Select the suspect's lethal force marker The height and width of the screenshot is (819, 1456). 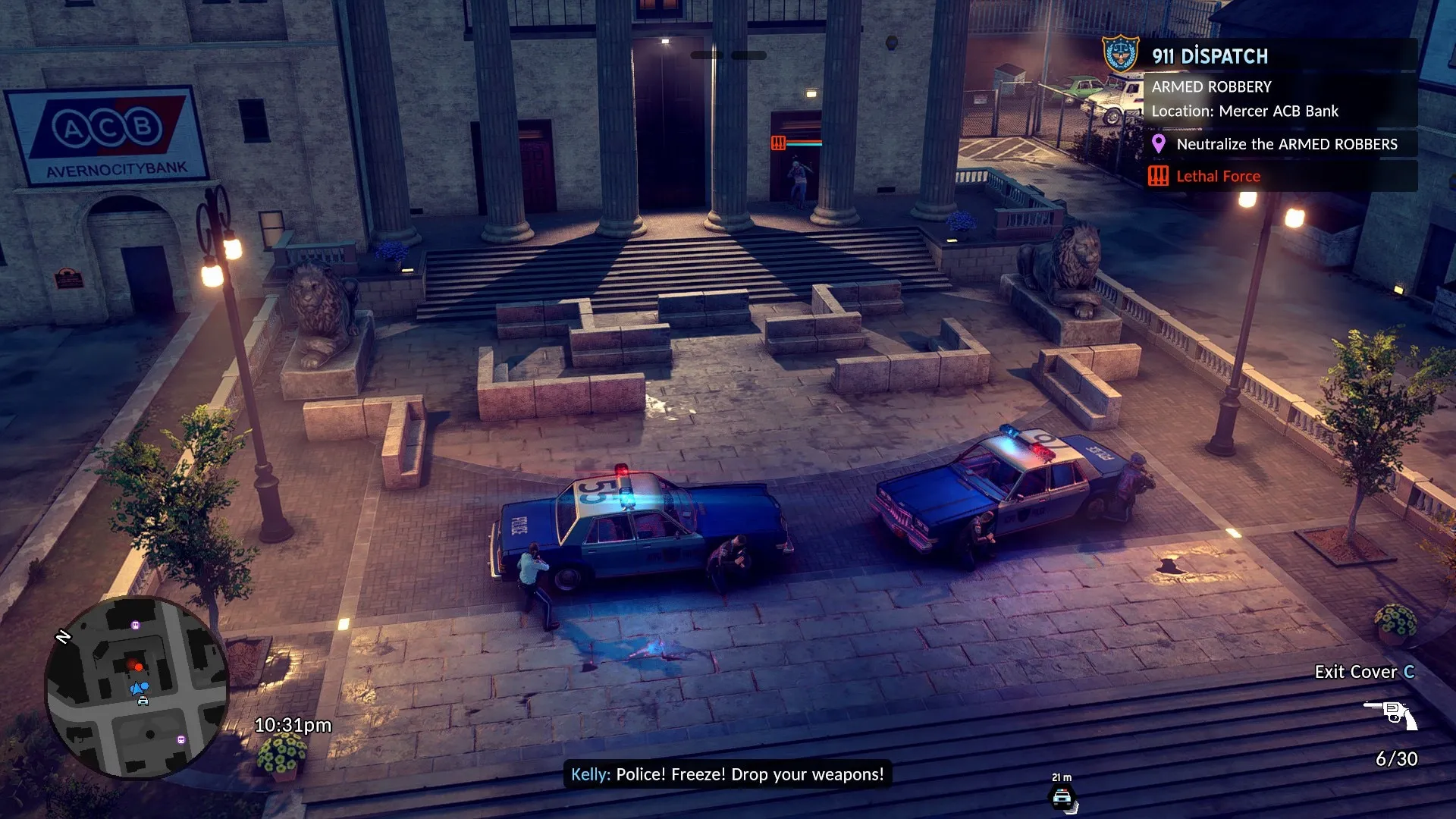coord(778,143)
